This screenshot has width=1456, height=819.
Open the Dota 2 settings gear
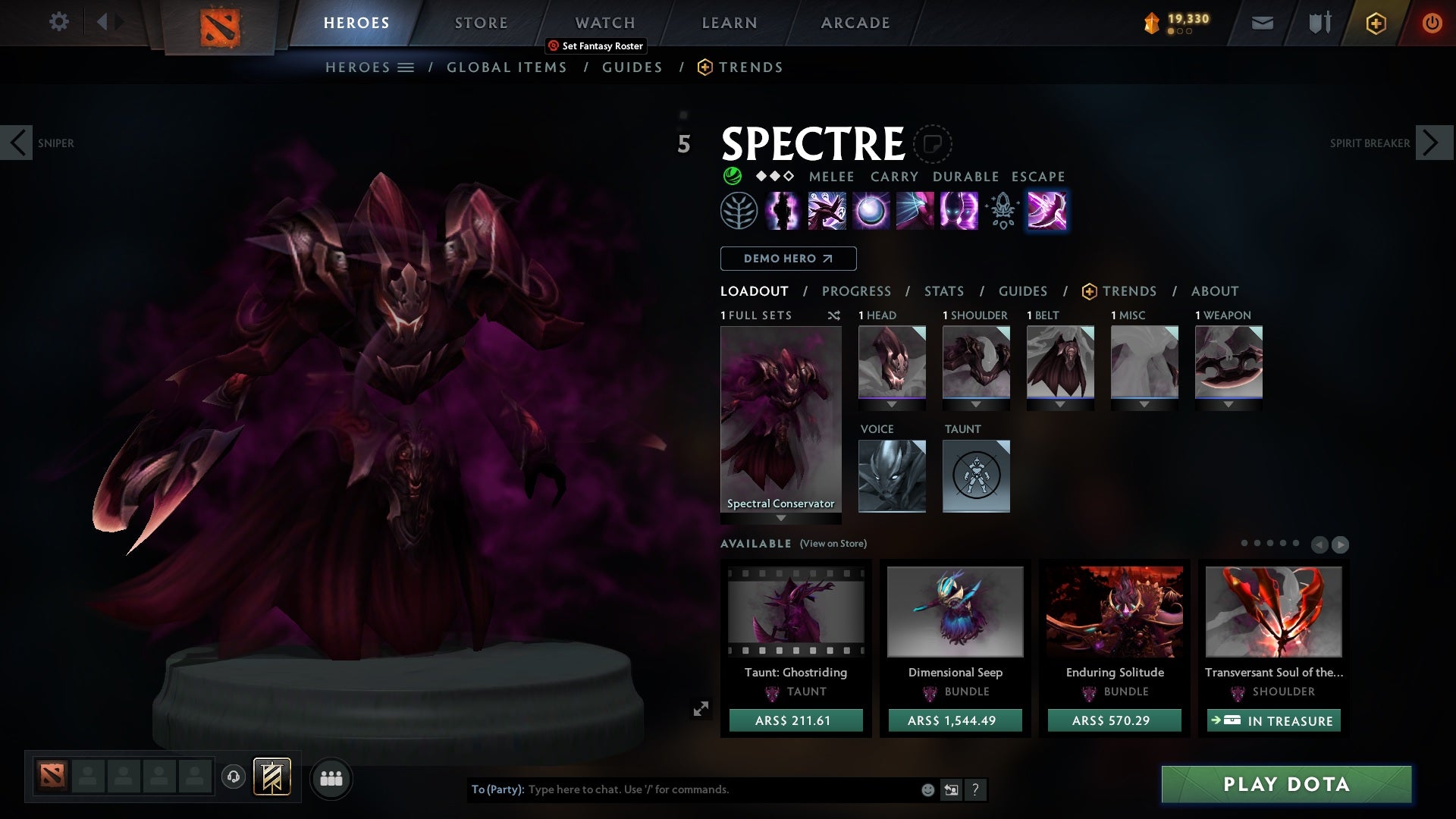pyautogui.click(x=59, y=22)
